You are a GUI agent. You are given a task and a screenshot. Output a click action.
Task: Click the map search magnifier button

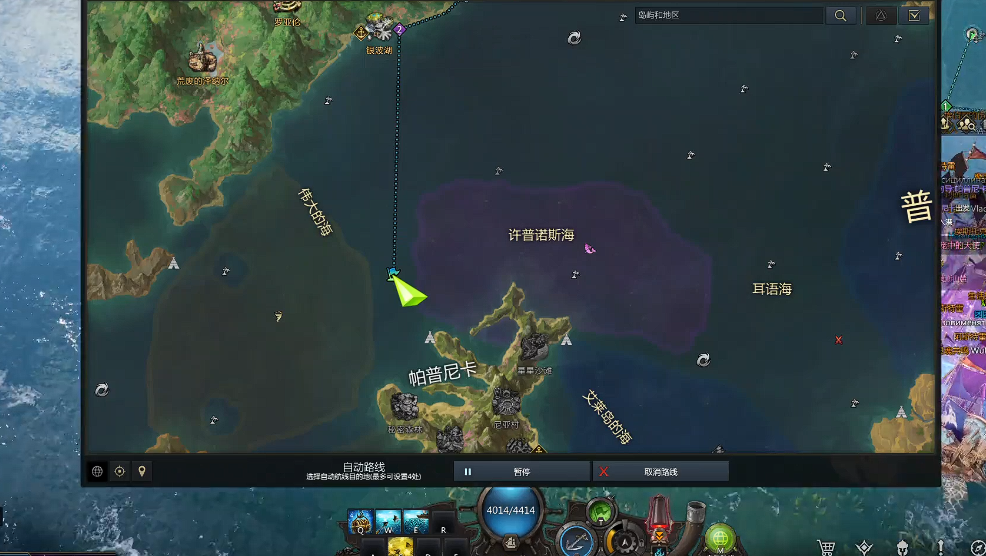pyautogui.click(x=840, y=15)
